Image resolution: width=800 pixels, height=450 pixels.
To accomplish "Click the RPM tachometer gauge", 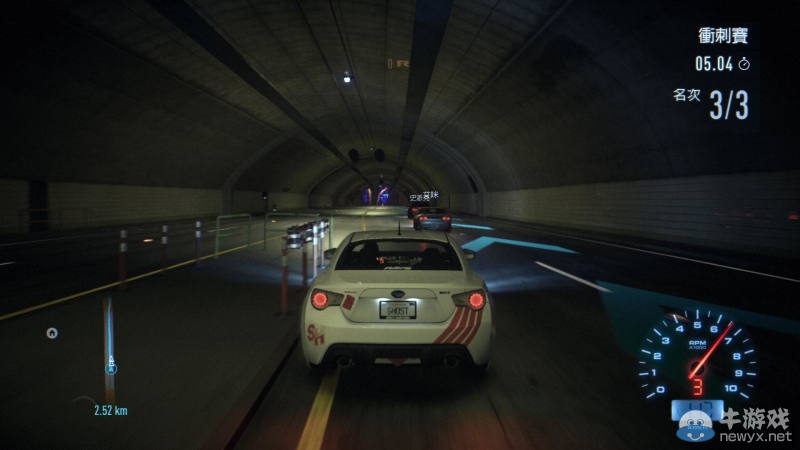I will 697,357.
